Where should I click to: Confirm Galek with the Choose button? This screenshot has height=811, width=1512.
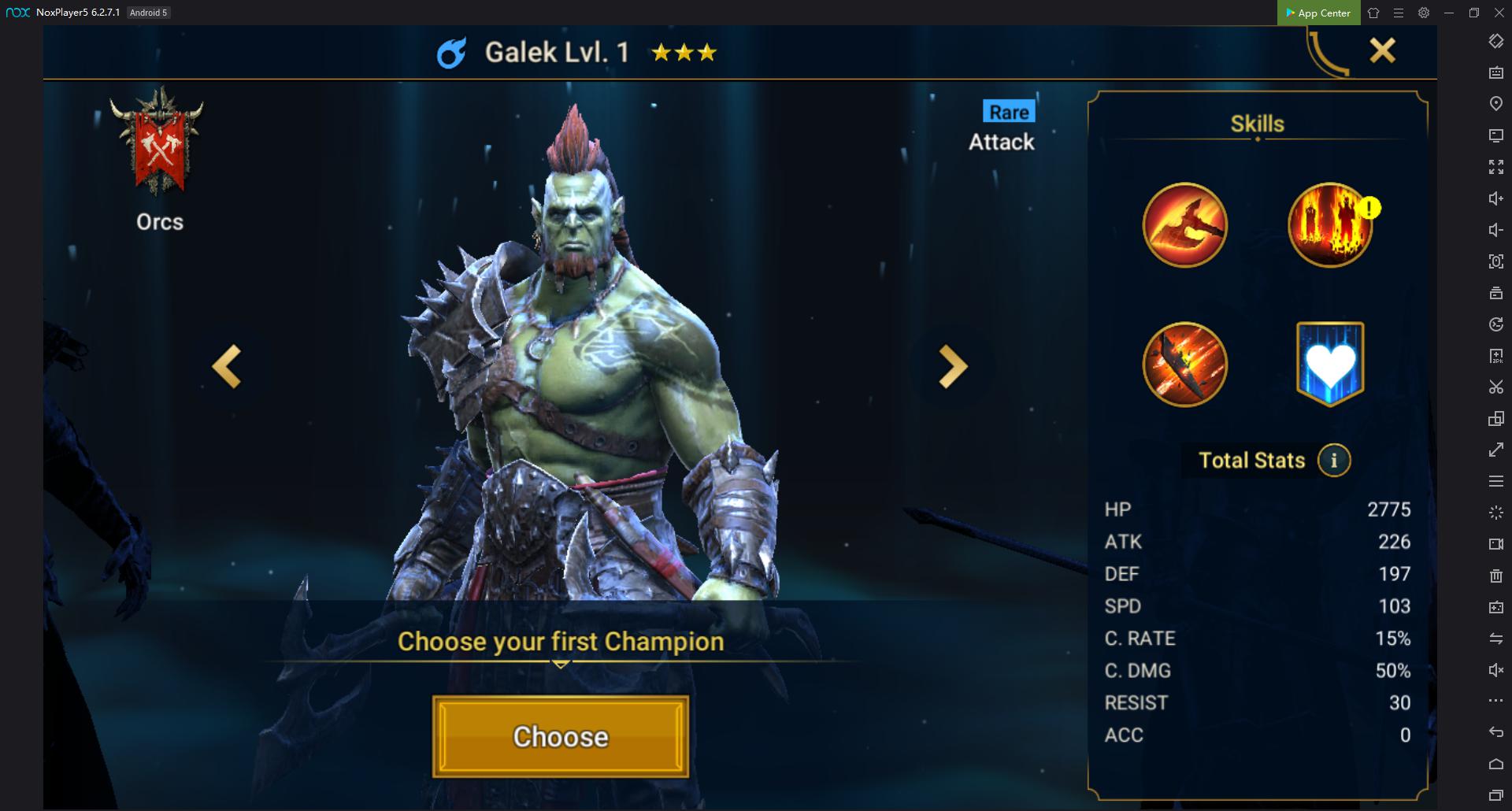[x=560, y=736]
